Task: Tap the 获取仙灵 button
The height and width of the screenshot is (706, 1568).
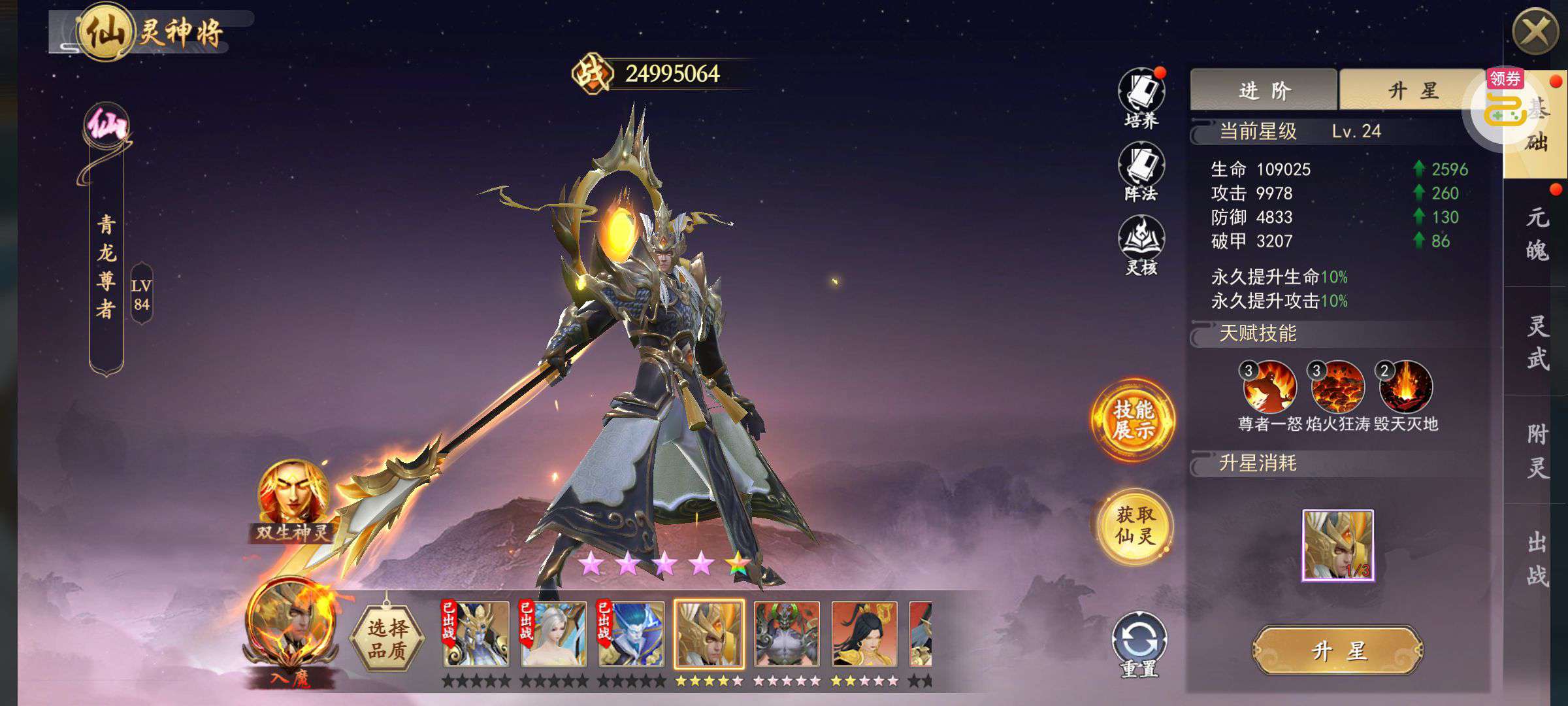Action: click(1135, 526)
